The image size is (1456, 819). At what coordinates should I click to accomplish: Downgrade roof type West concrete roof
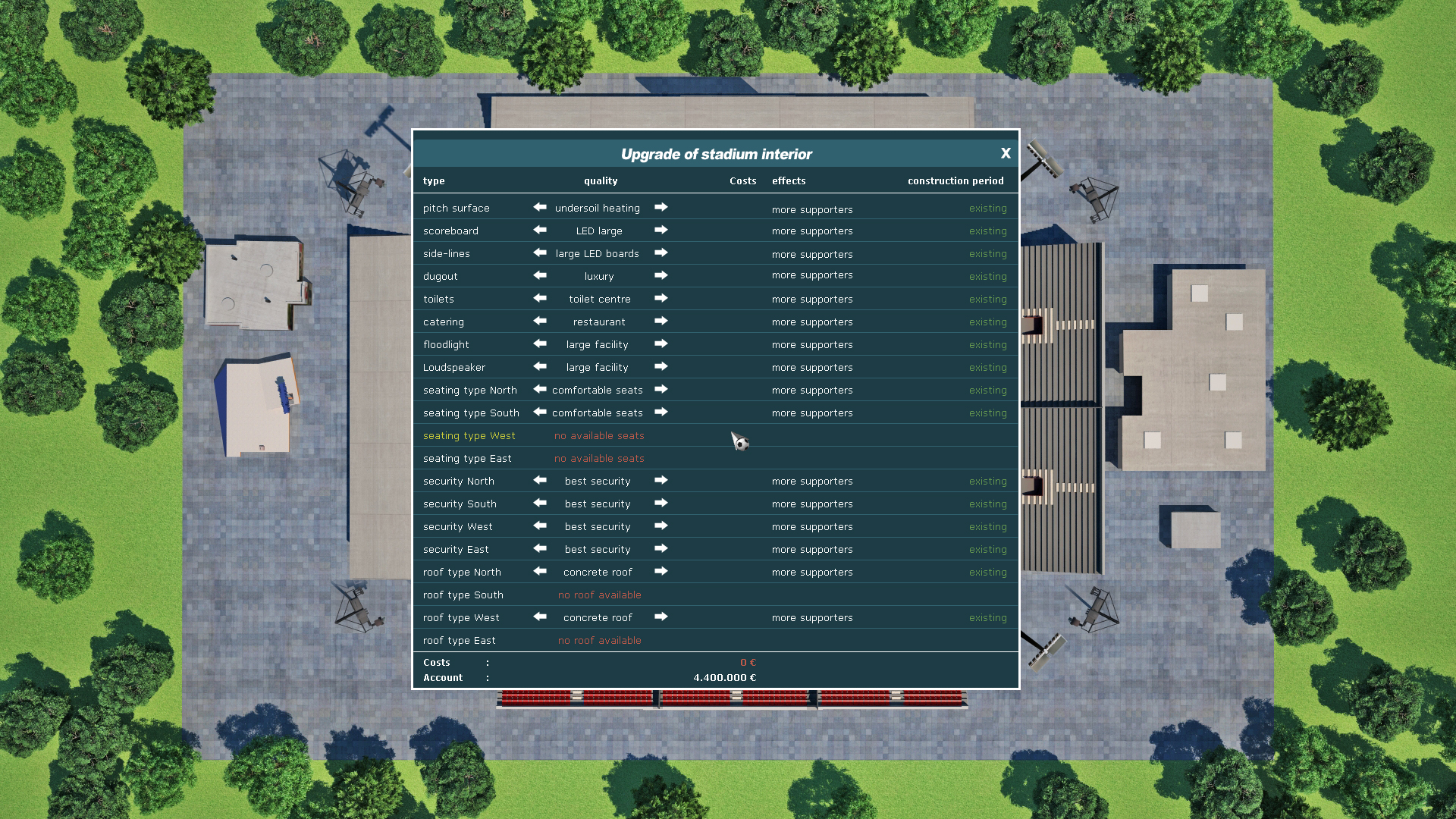[x=539, y=617]
